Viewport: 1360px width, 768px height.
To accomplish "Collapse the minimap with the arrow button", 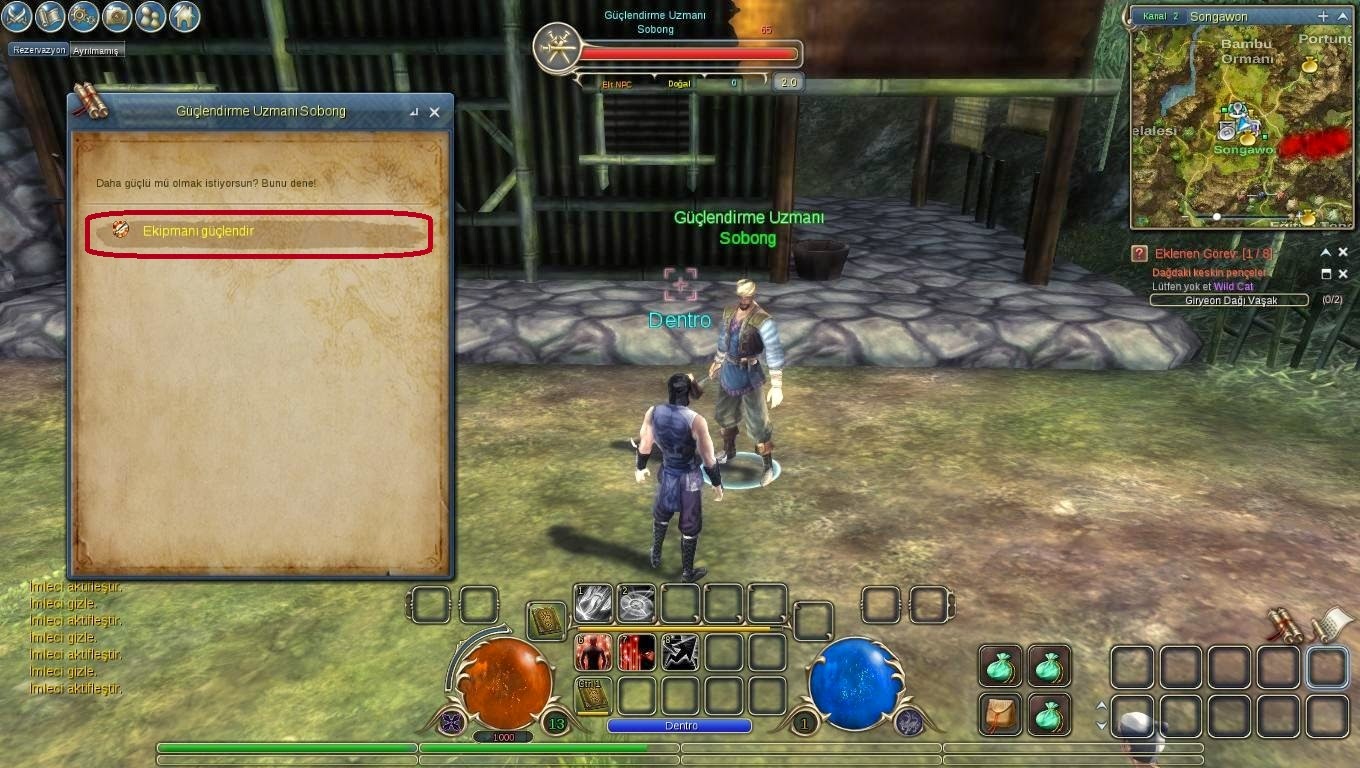I will click(1343, 16).
